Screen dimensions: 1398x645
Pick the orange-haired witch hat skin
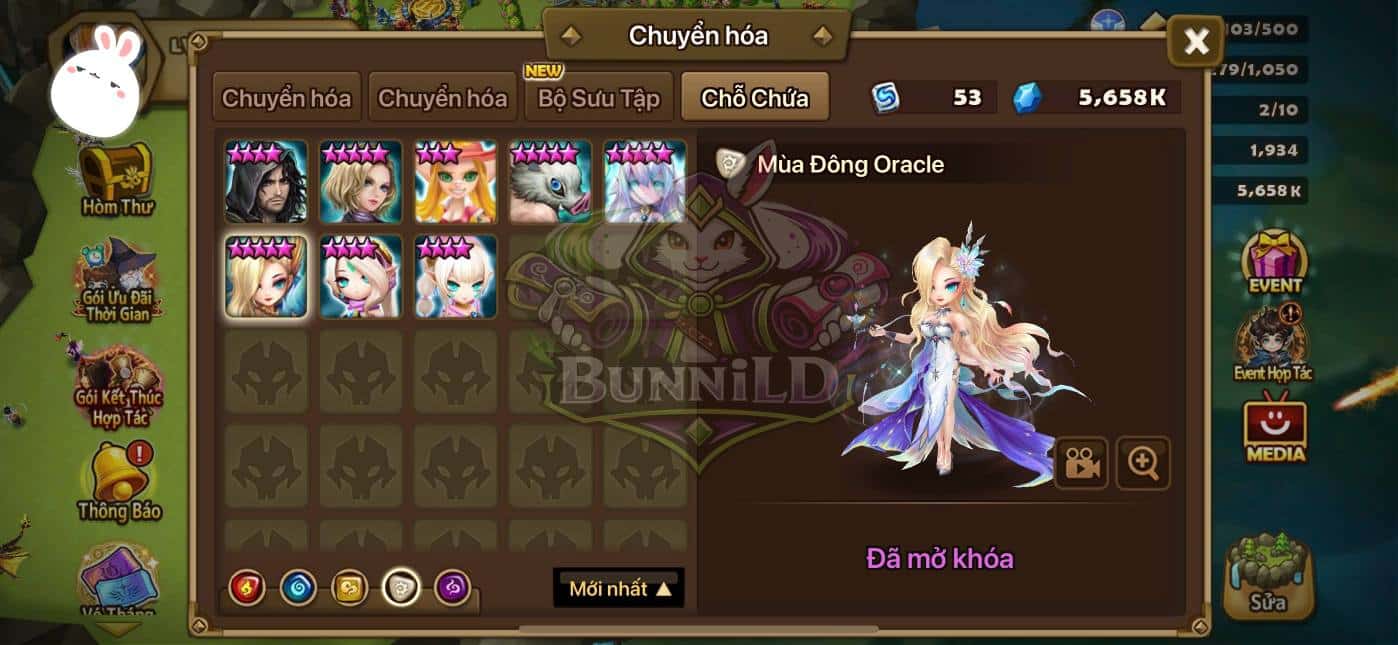[x=455, y=182]
